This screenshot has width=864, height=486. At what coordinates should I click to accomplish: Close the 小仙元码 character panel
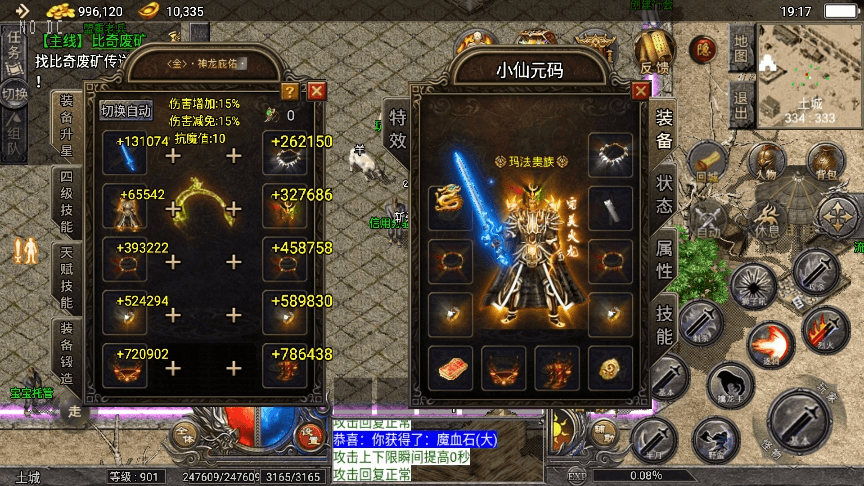[x=640, y=90]
